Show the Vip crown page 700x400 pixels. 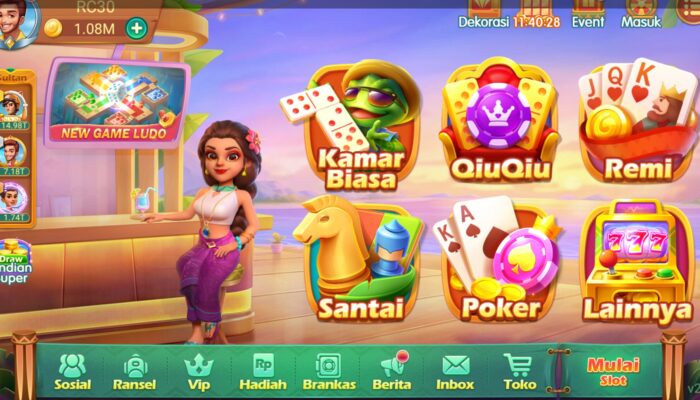click(198, 371)
